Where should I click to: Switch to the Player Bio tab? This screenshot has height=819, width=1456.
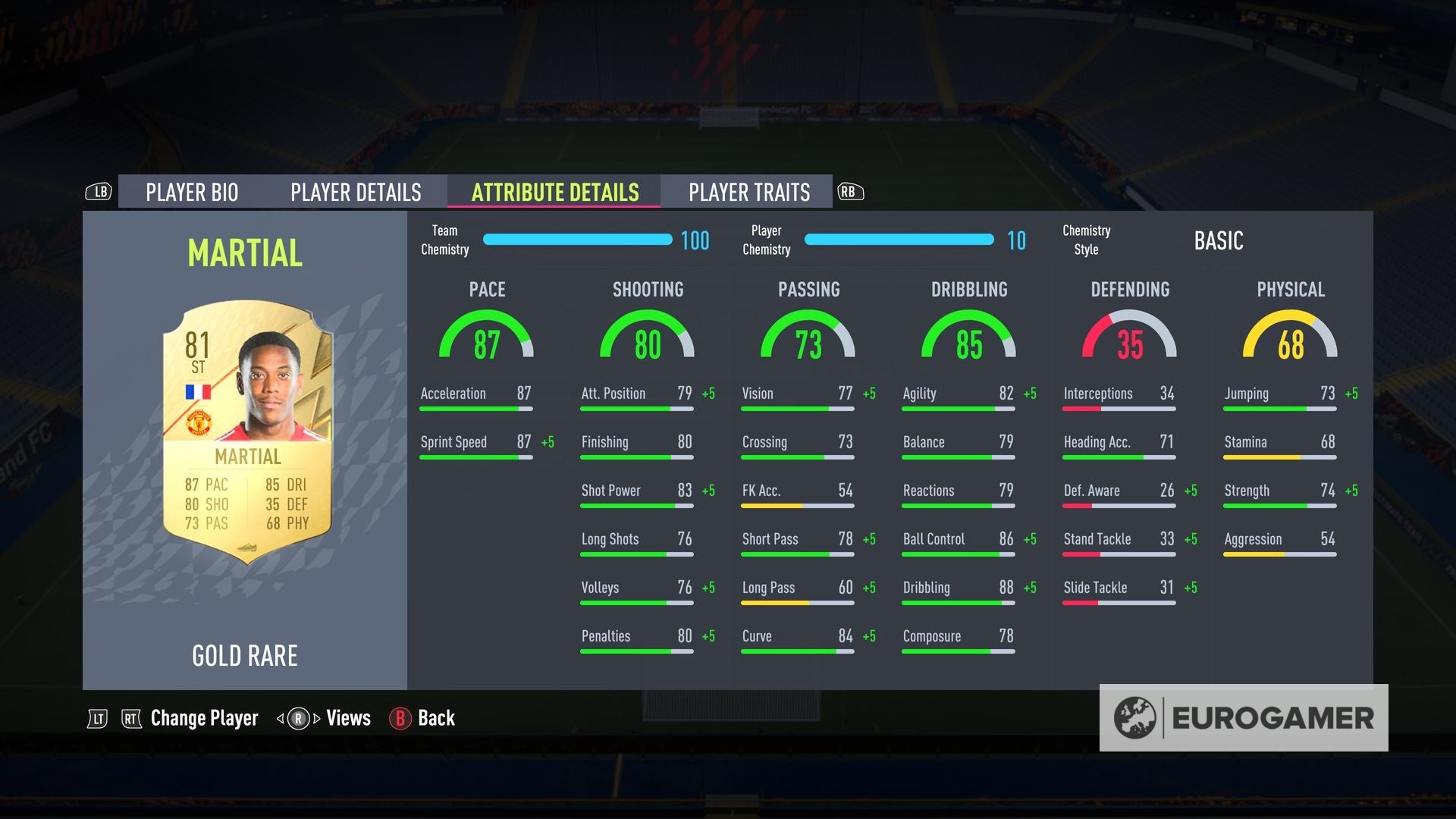192,192
